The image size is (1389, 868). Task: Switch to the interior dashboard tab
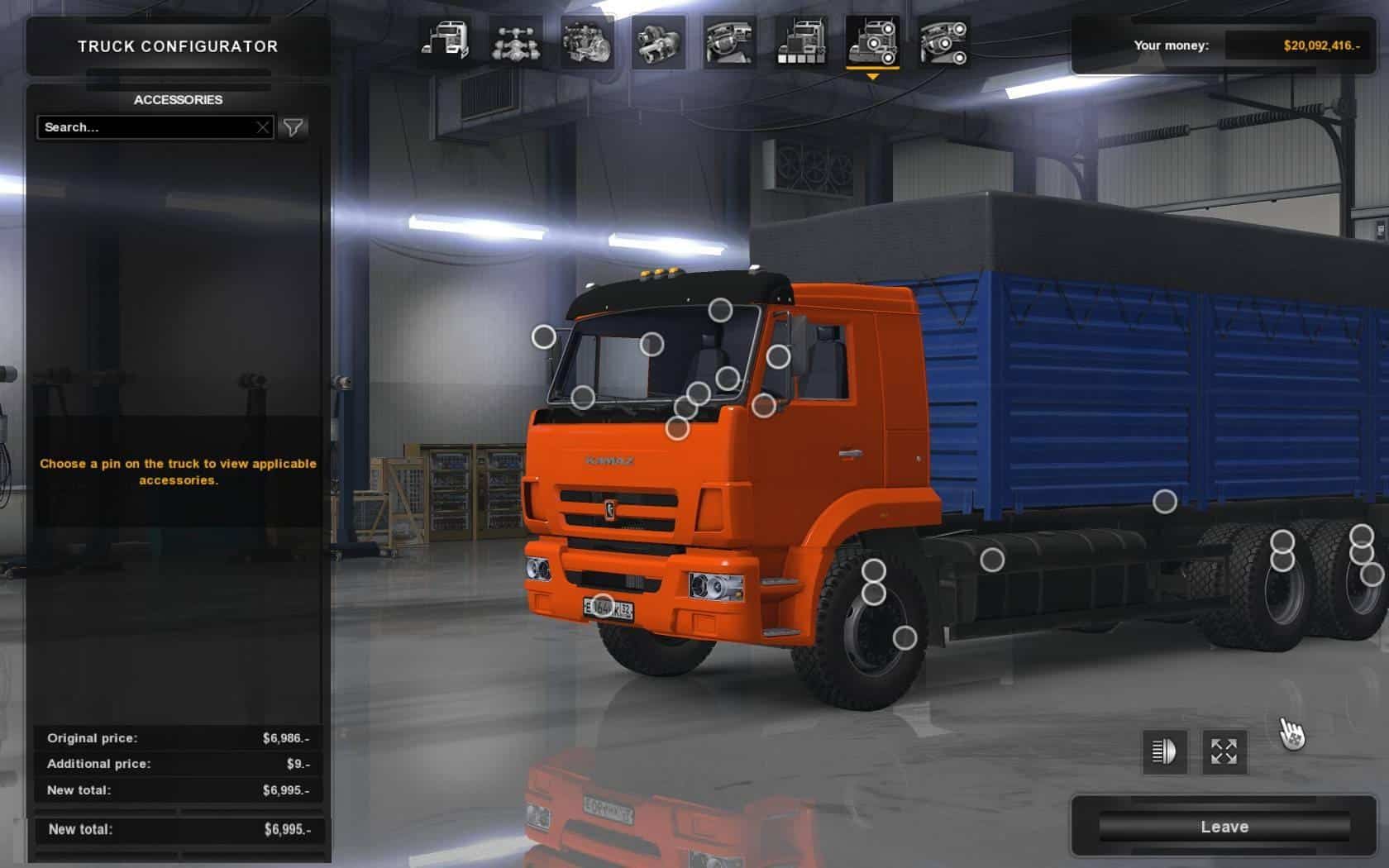coord(729,41)
